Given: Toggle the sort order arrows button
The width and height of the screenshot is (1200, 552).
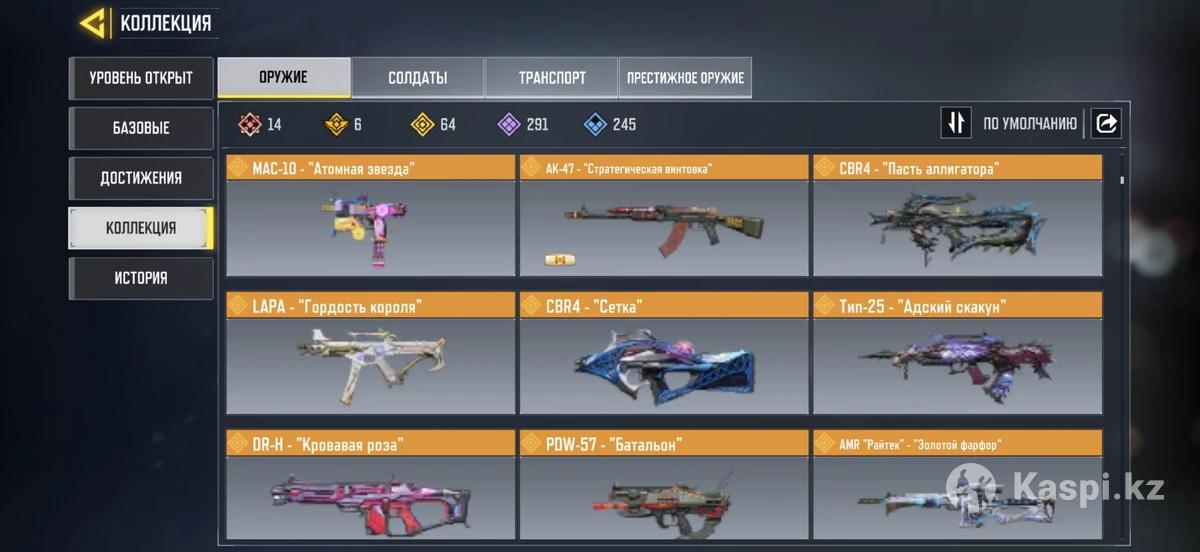Looking at the screenshot, I should pos(956,123).
